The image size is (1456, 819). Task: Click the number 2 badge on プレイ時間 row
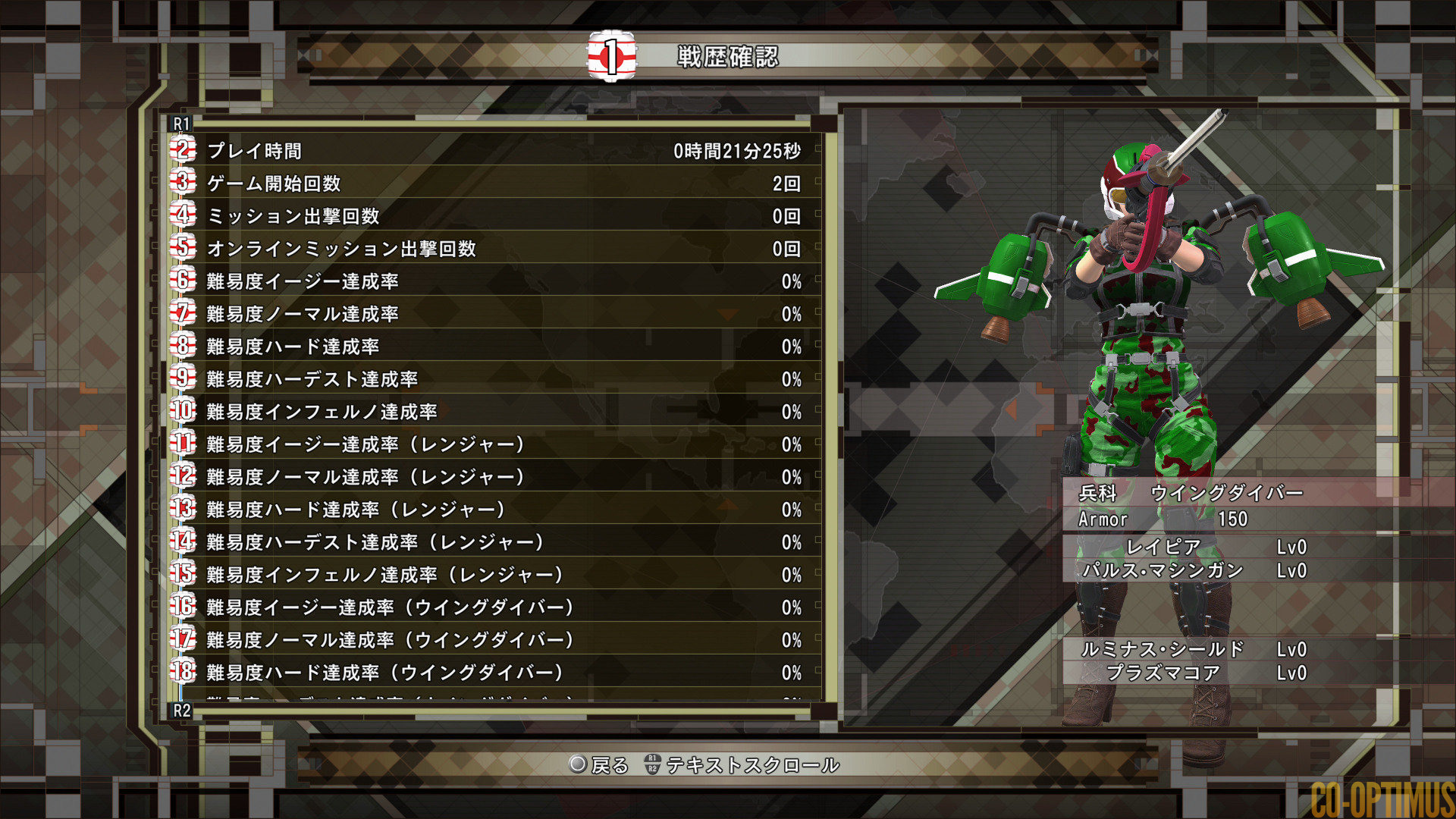183,150
